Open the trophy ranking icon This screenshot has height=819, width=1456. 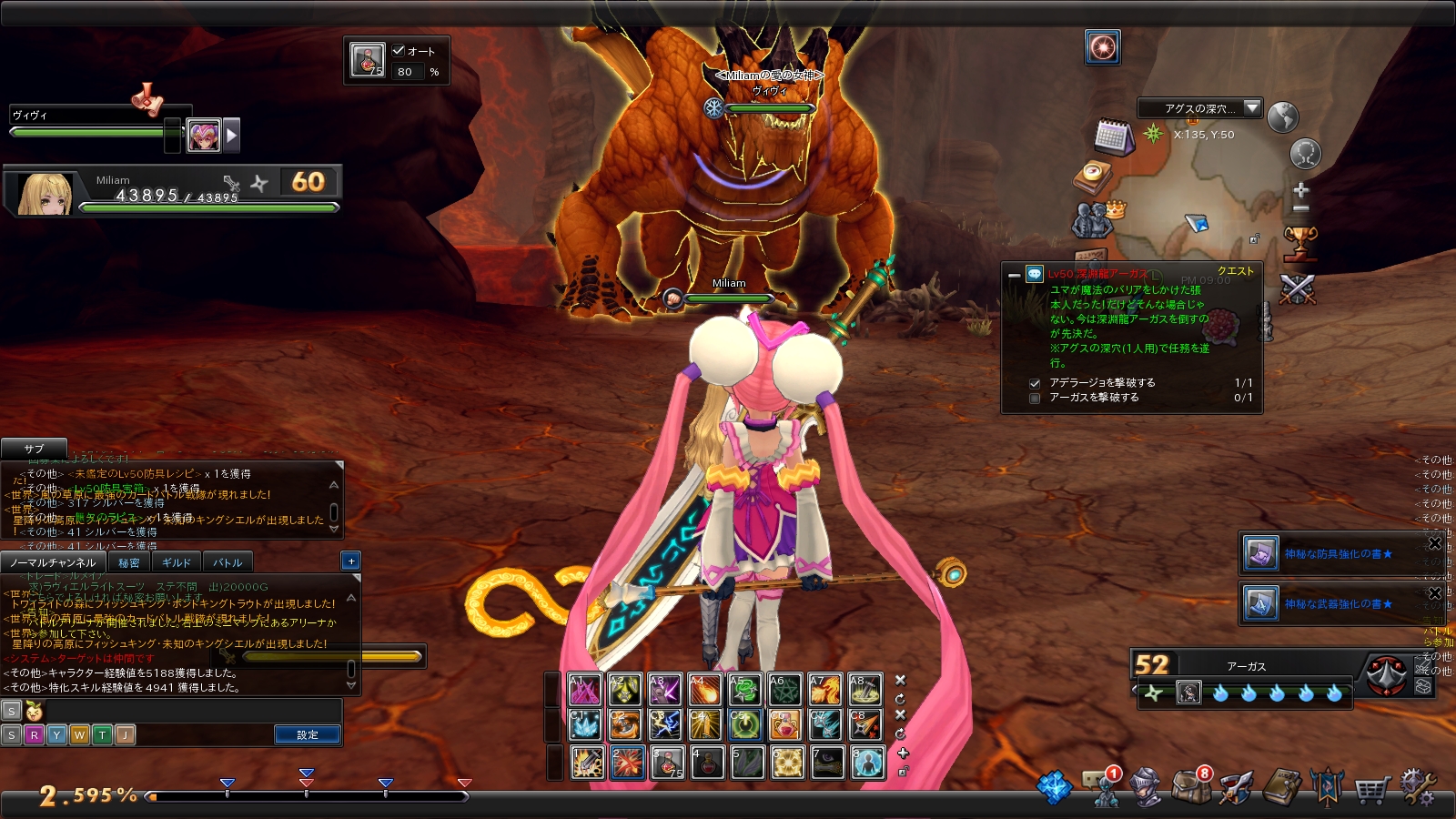(x=1299, y=243)
